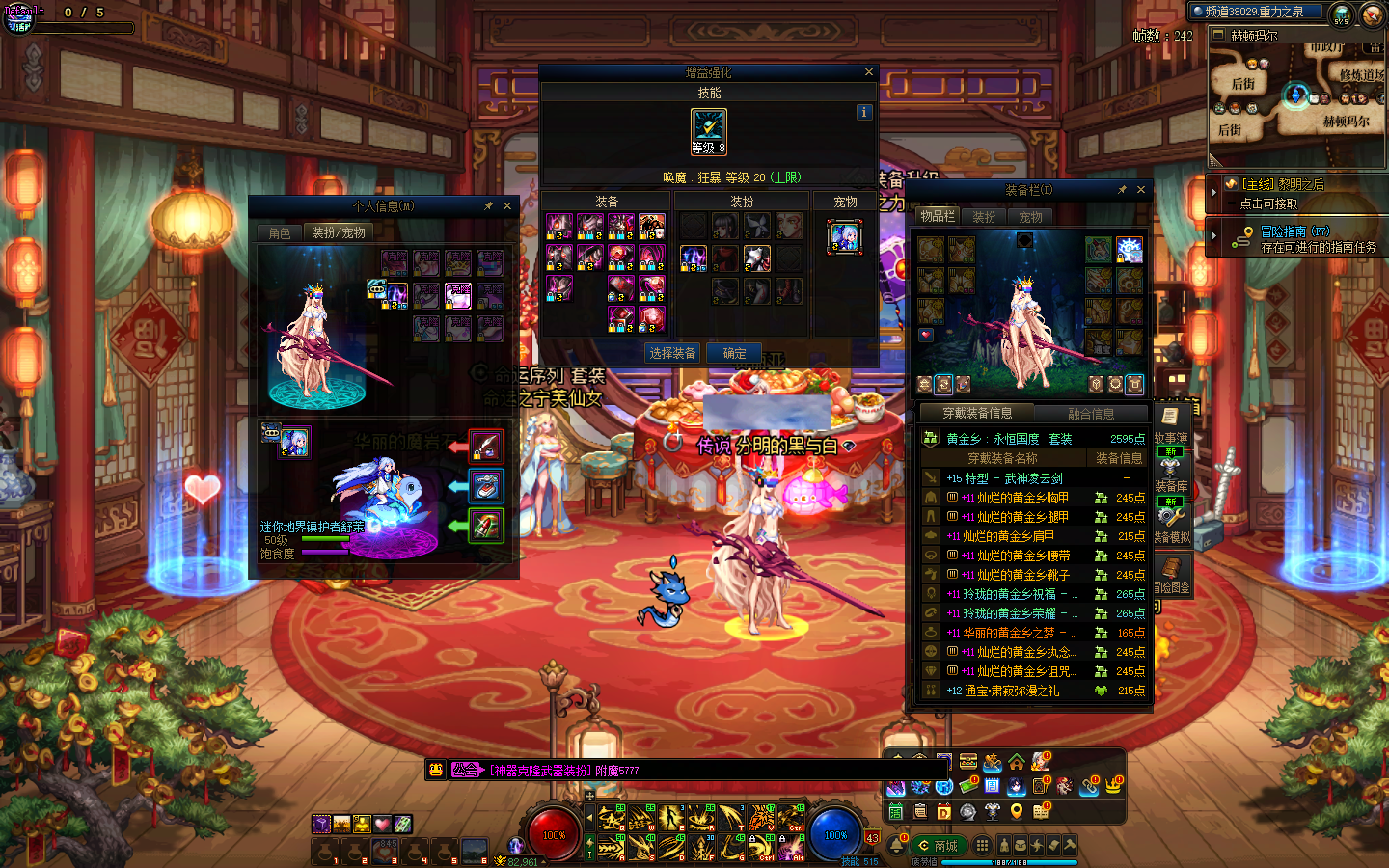Close the 个人信息 panel
This screenshot has height=868, width=1389.
507,206
